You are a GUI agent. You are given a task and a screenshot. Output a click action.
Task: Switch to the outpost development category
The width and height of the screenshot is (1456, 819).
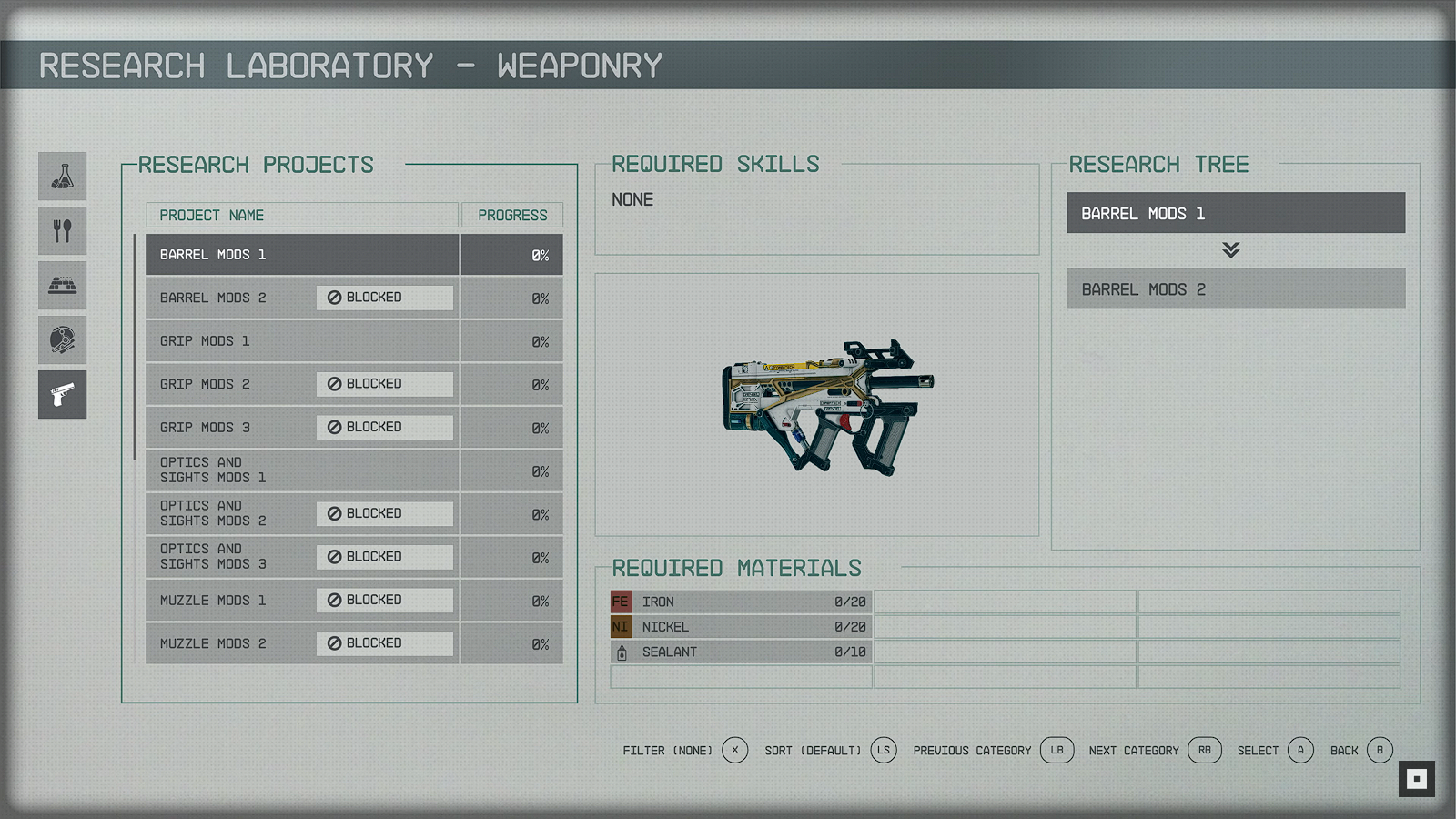pyautogui.click(x=63, y=286)
